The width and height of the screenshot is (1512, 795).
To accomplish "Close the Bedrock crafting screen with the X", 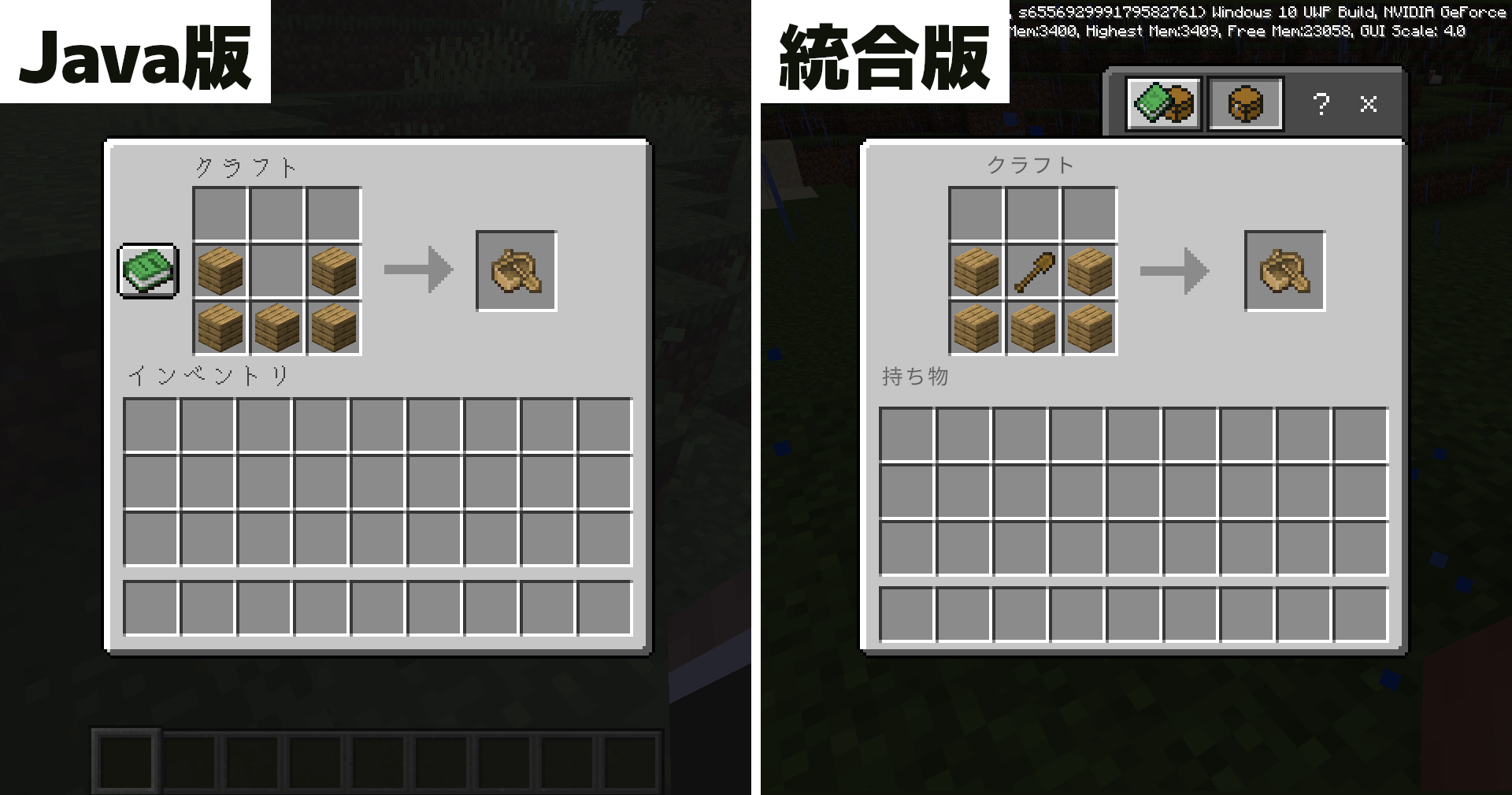I will click(1369, 103).
